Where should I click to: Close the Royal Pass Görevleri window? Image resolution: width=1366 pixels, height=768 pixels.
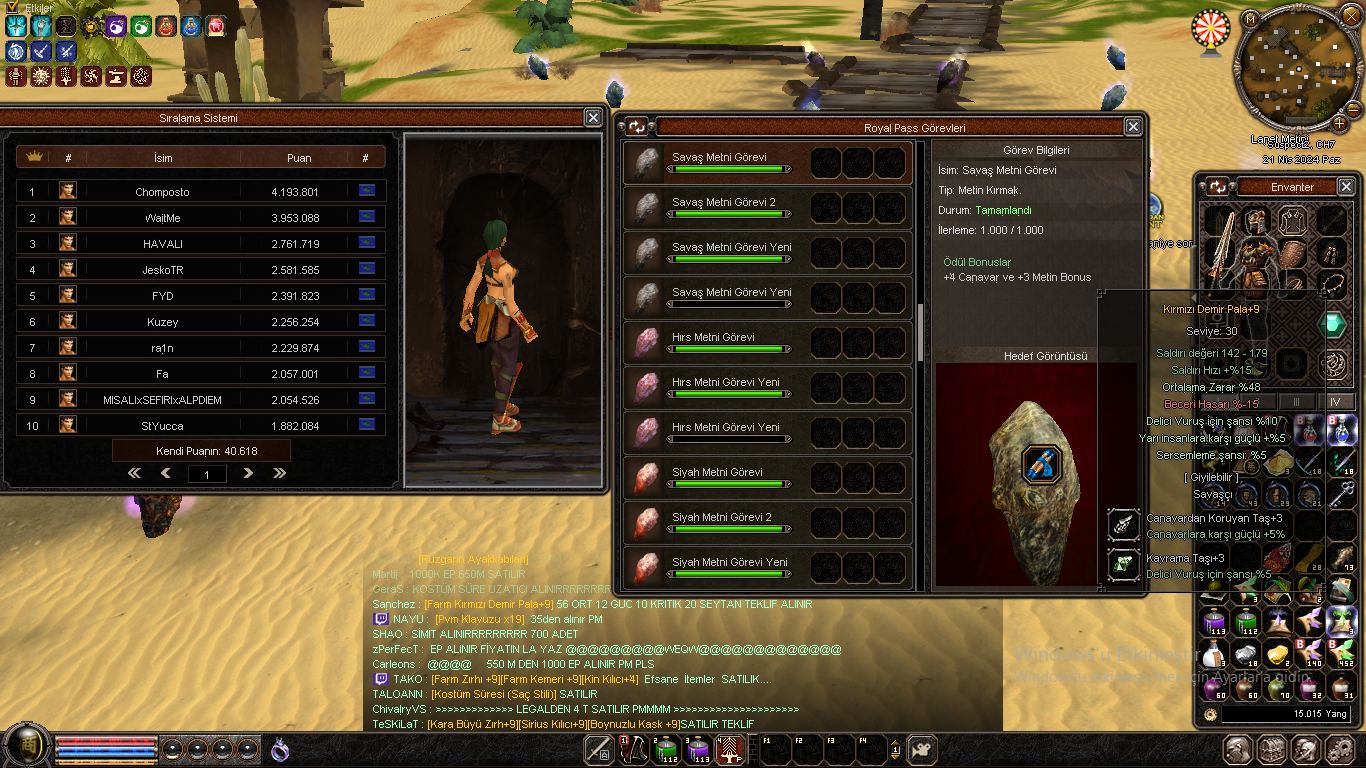(1133, 127)
